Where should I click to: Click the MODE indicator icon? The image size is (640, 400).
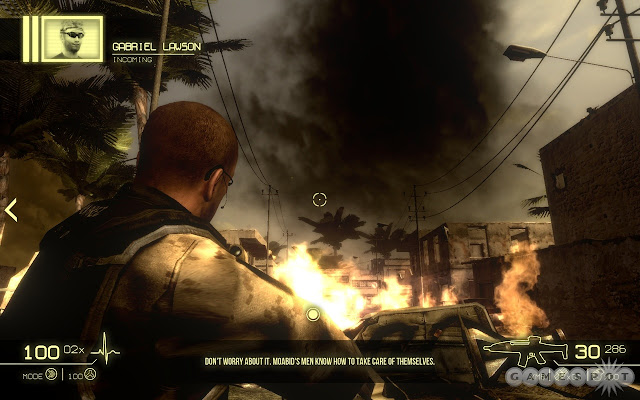pyautogui.click(x=49, y=376)
